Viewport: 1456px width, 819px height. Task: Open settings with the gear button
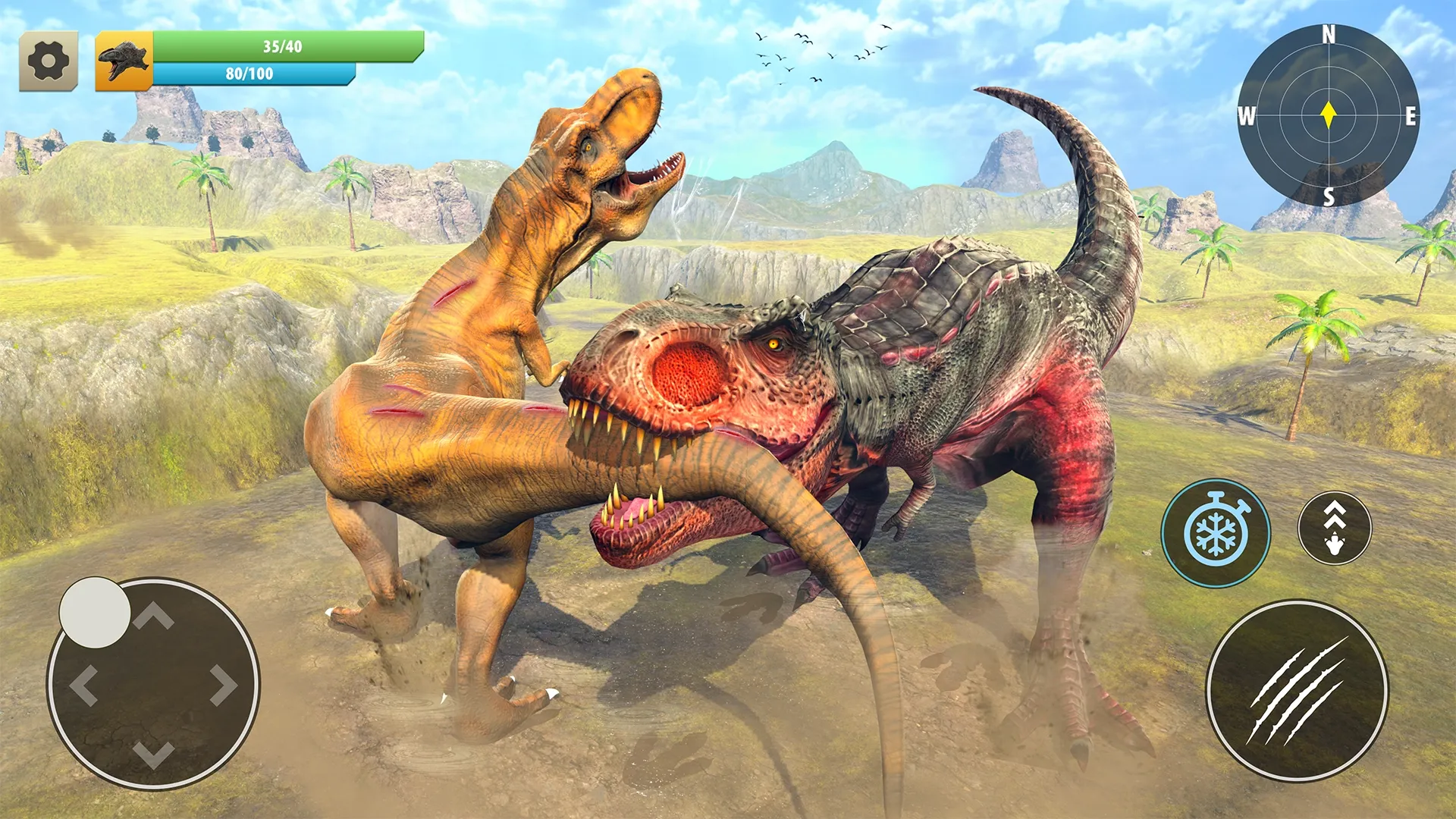(49, 61)
